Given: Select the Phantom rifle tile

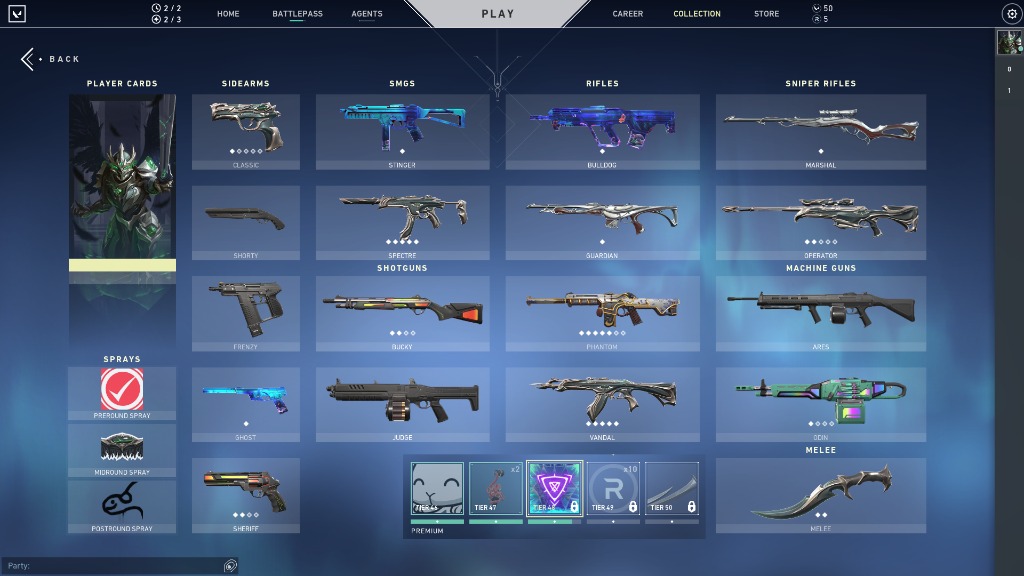Looking at the screenshot, I should [602, 314].
